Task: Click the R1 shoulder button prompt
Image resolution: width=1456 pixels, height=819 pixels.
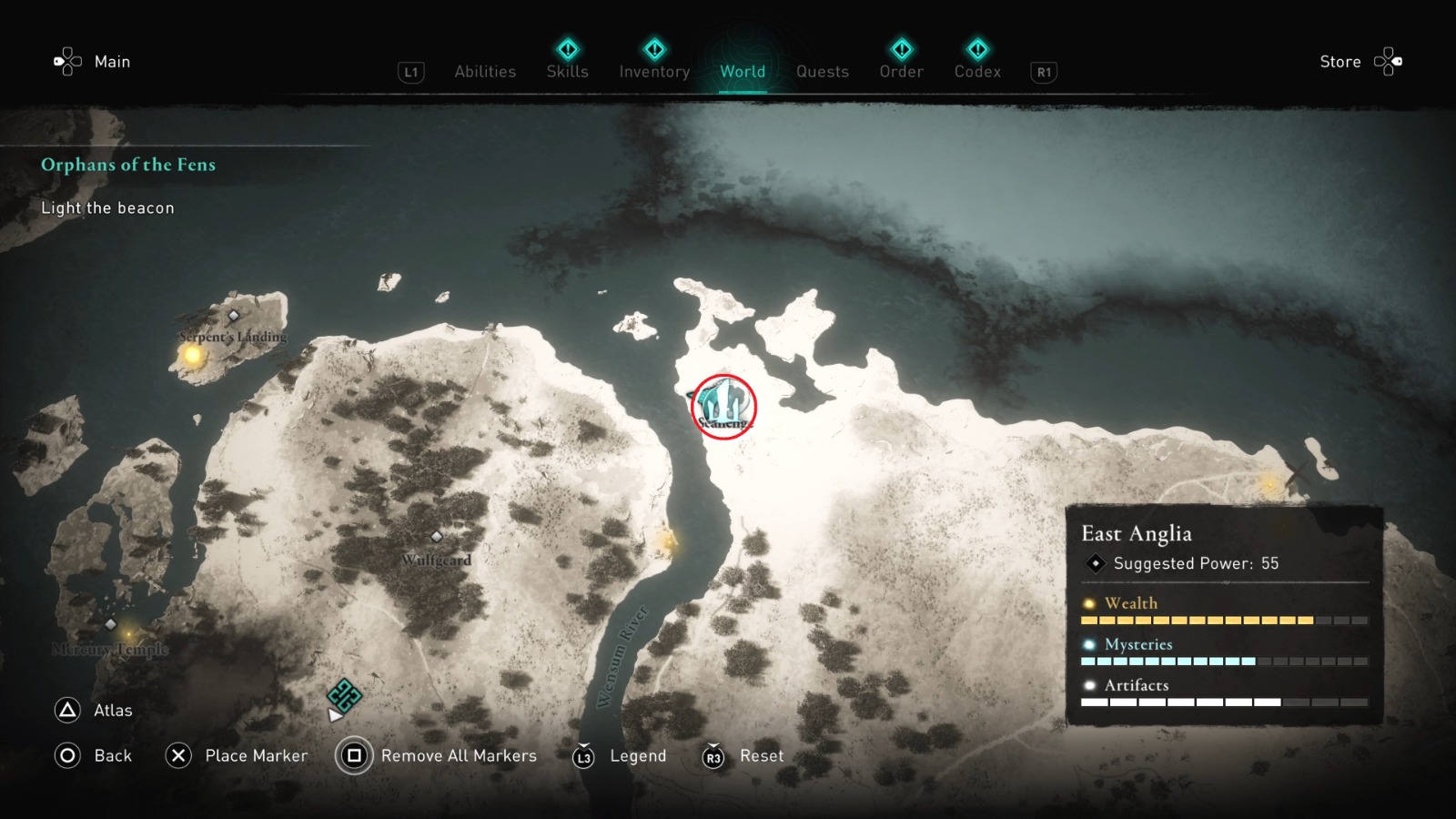Action: click(1042, 71)
